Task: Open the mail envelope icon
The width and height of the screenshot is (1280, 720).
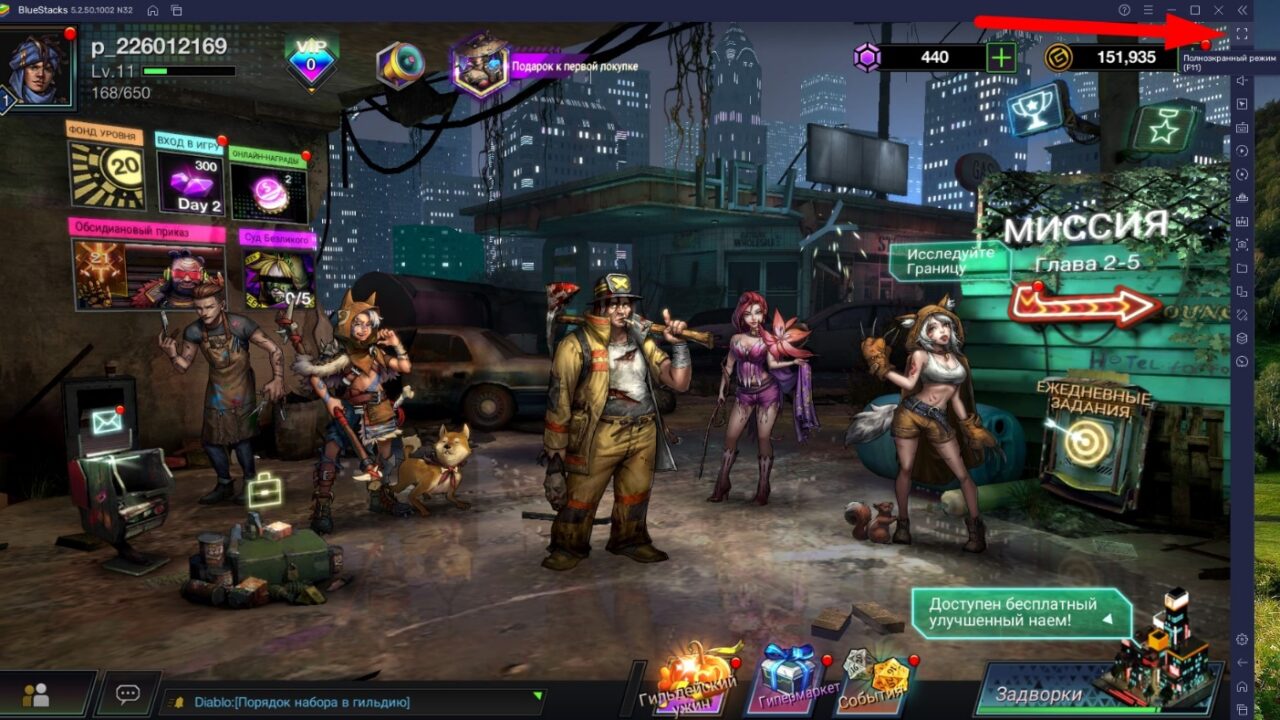Action: click(x=106, y=422)
